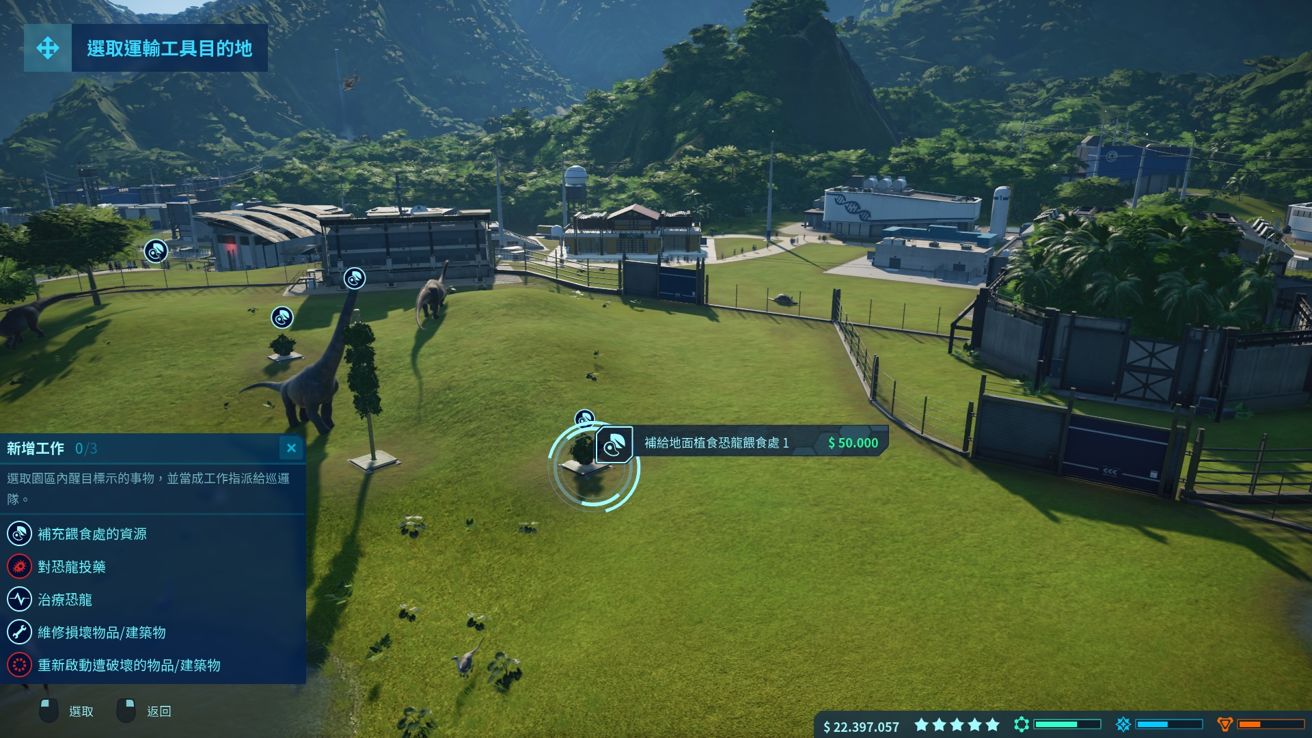Click the four-arrow transport destination icon

[x=47, y=48]
